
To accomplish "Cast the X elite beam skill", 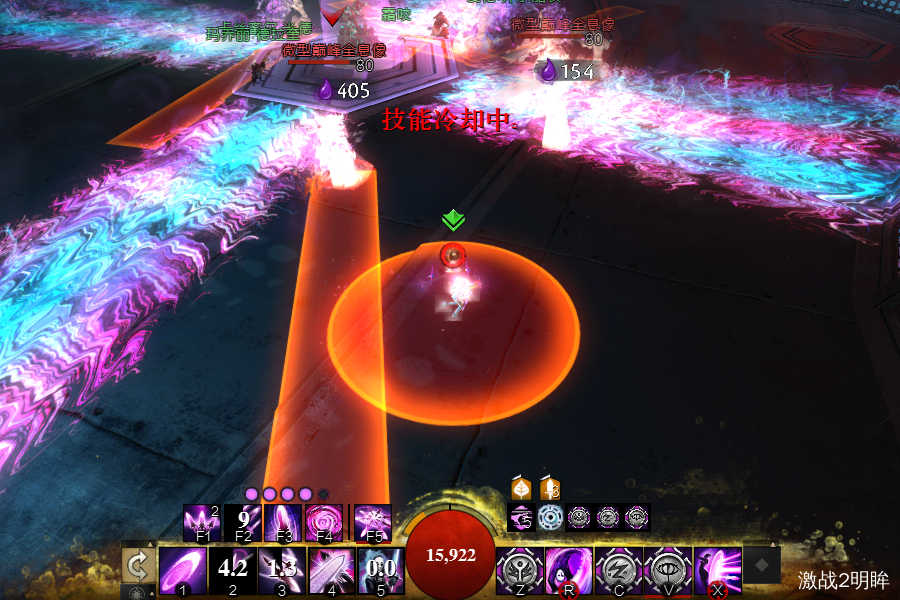I will [718, 570].
